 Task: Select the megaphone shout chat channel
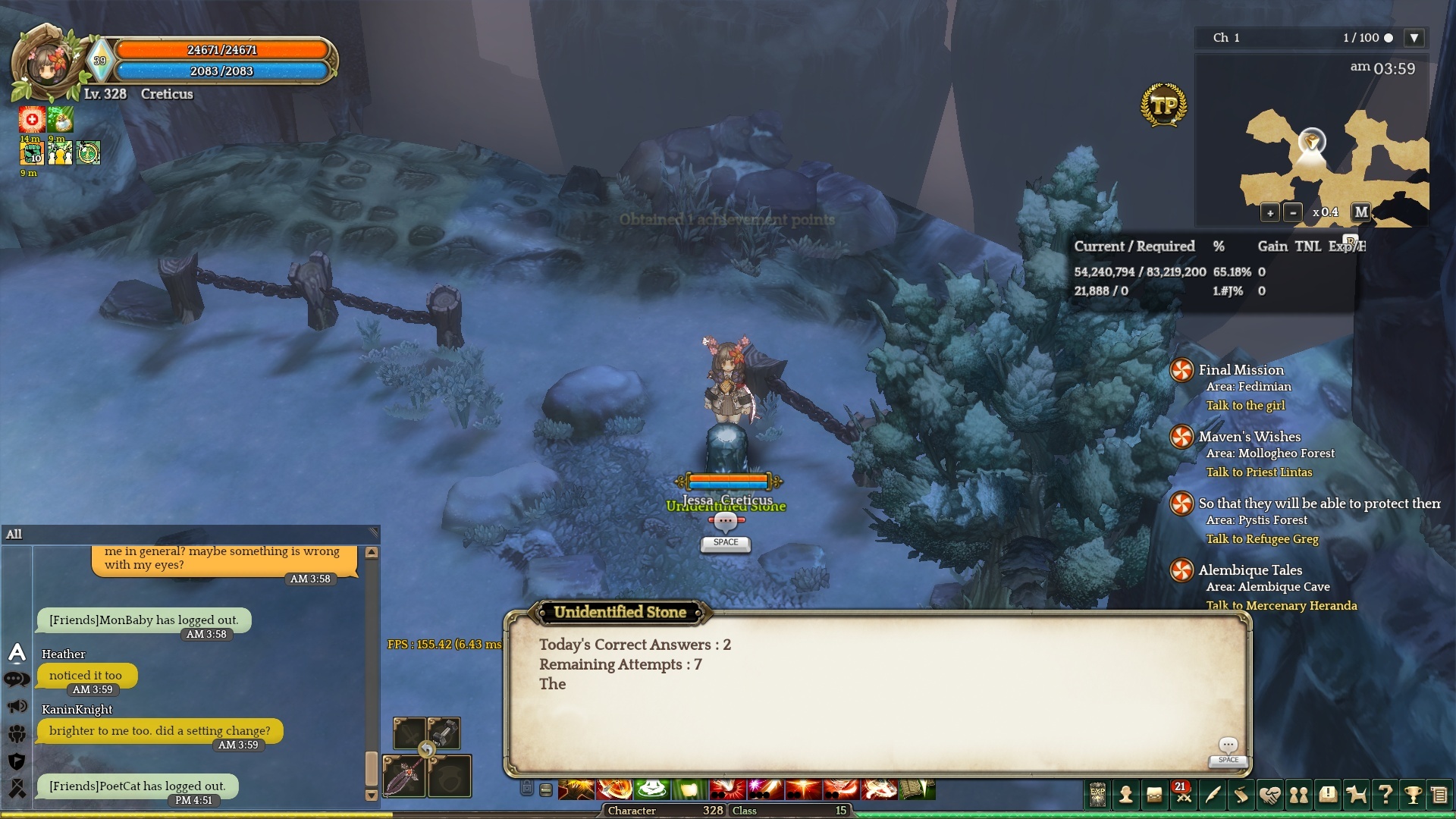(17, 707)
